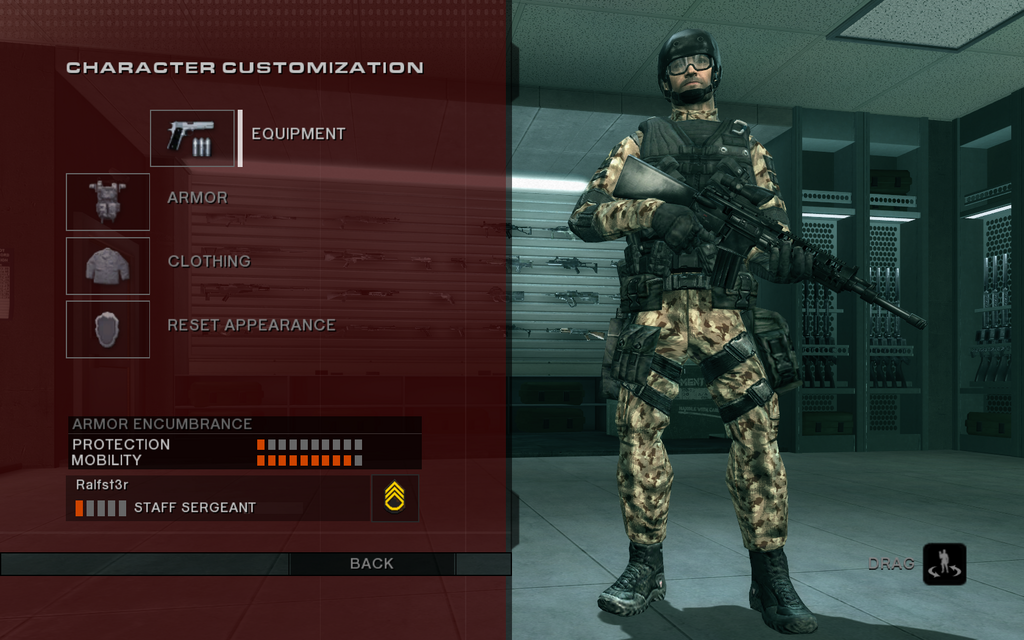Click the head silhouette reset icon
The height and width of the screenshot is (640, 1024).
click(x=108, y=329)
